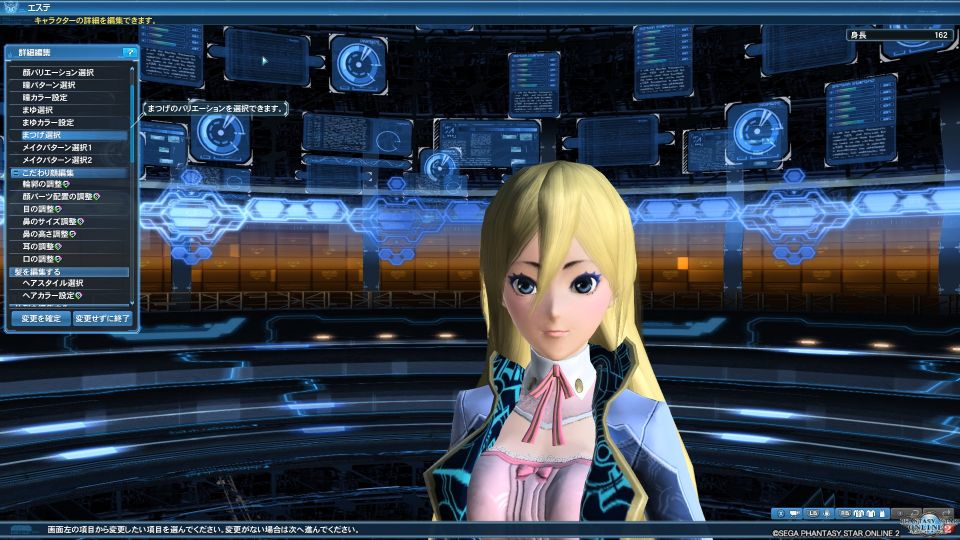Open the 瞳パターン選択 entry
The height and width of the screenshot is (540, 960).
point(49,85)
